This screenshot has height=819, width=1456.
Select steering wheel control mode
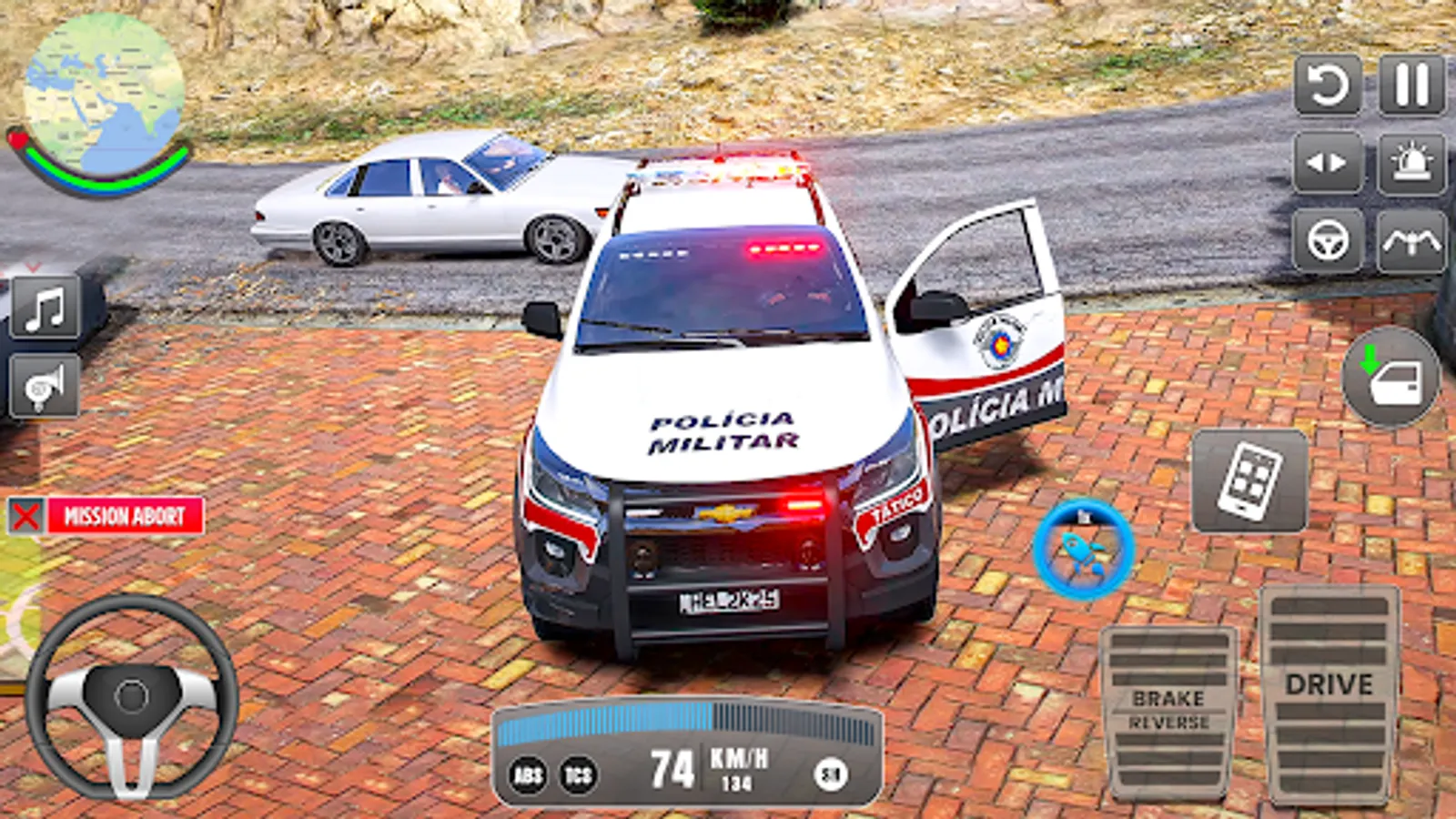pos(1328,238)
